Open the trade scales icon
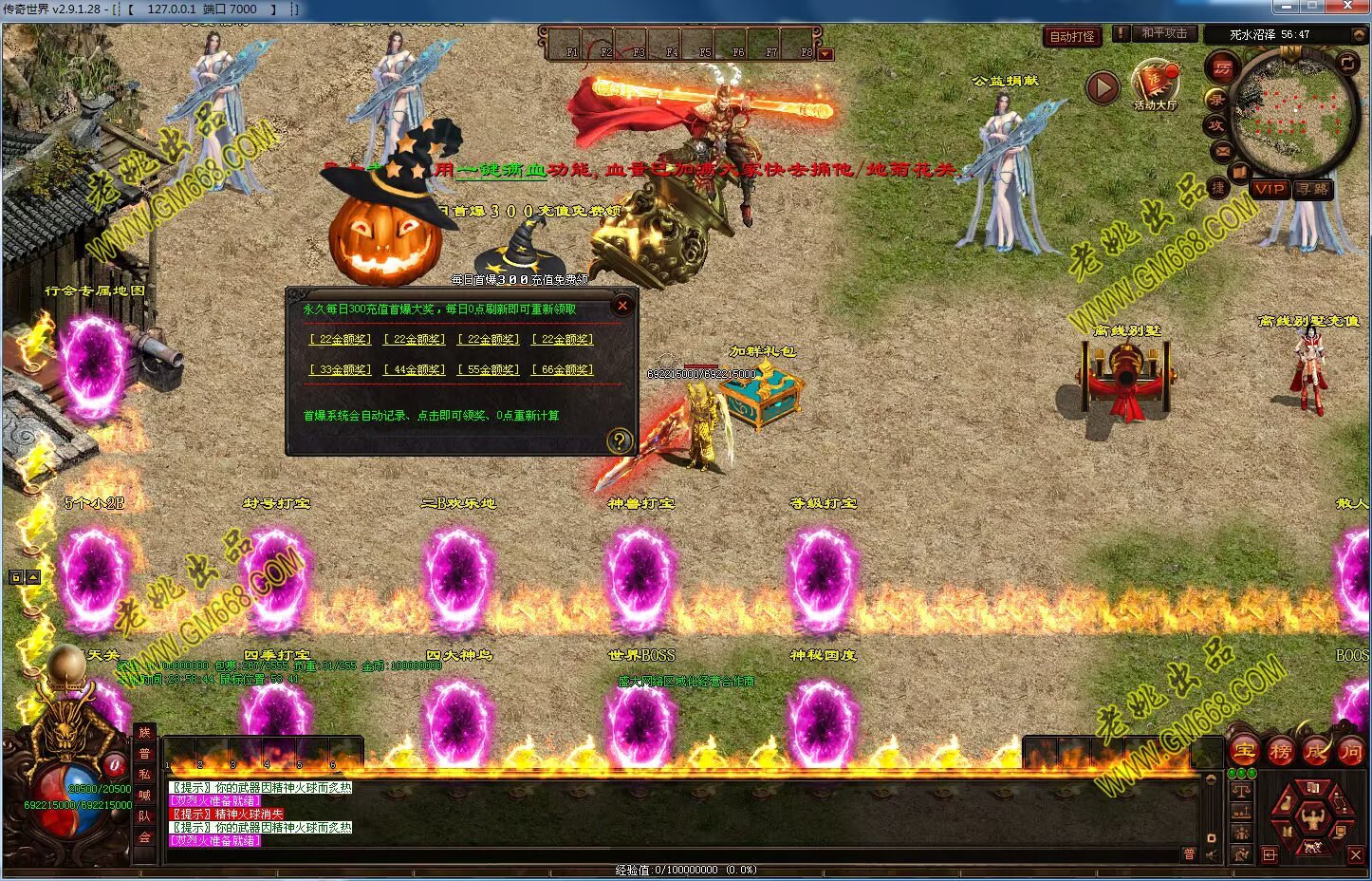 tap(1242, 791)
